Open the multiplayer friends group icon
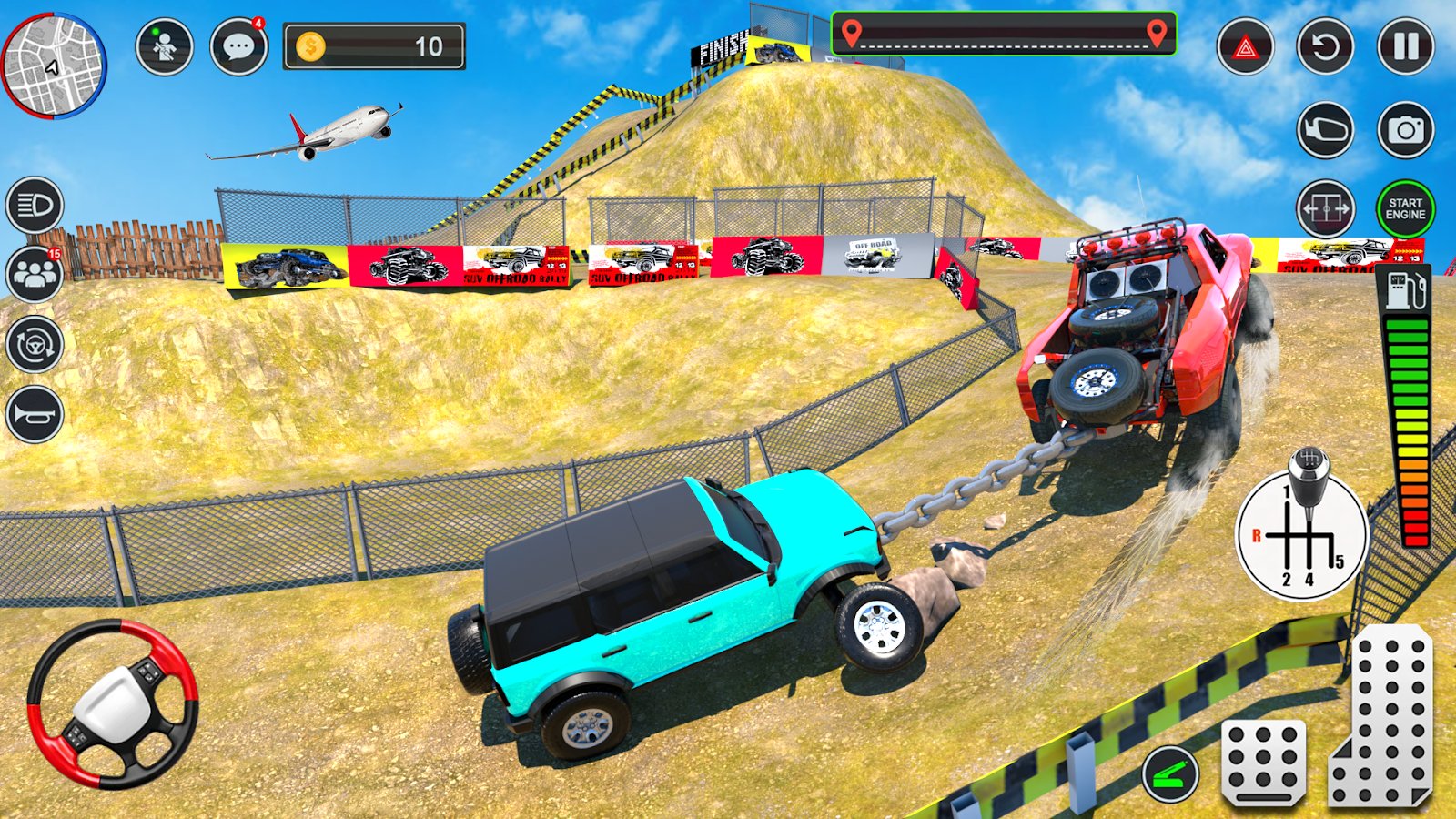This screenshot has width=1456, height=819. coord(35,274)
